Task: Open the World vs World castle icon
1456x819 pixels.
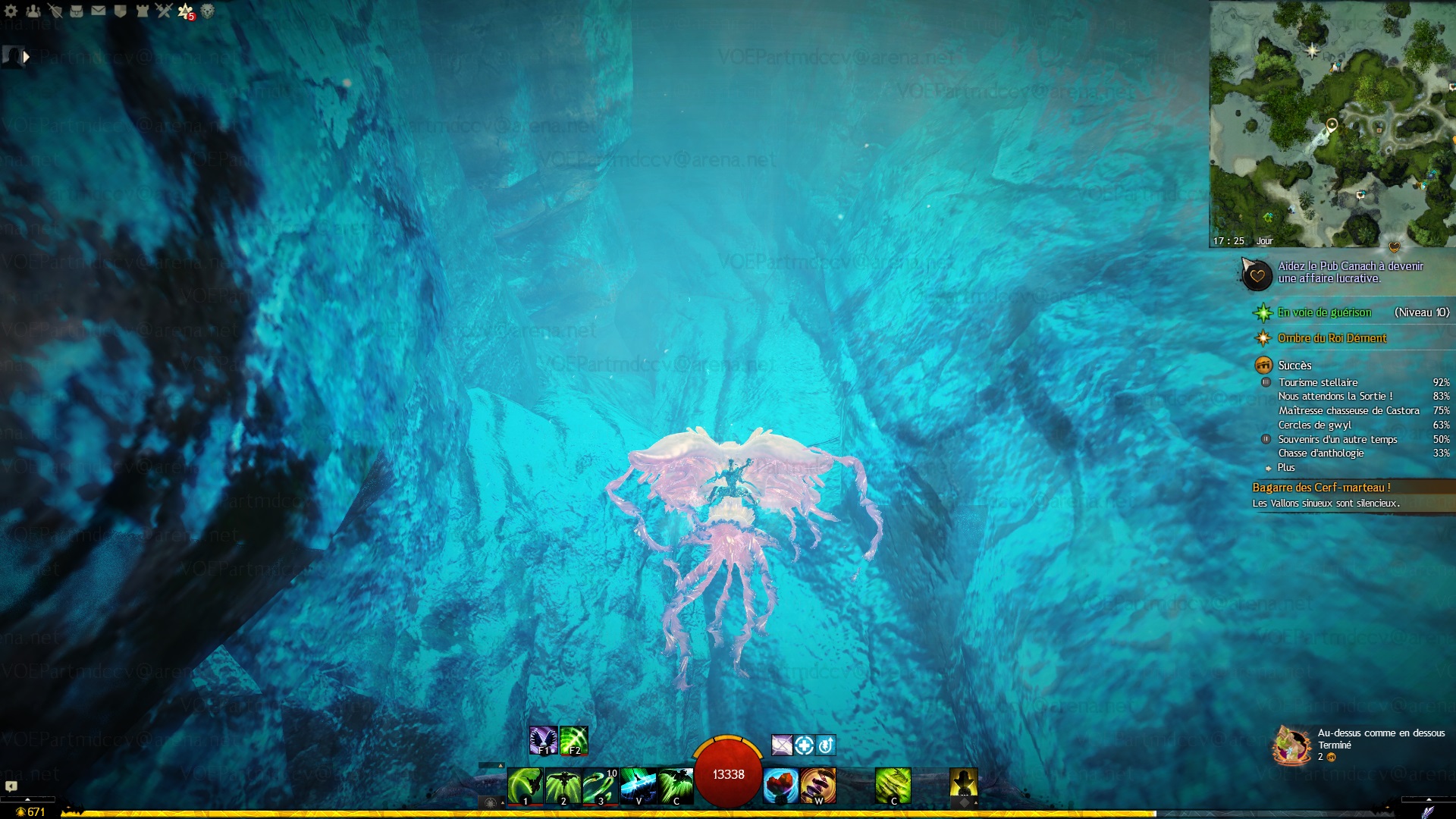Action: (142, 11)
